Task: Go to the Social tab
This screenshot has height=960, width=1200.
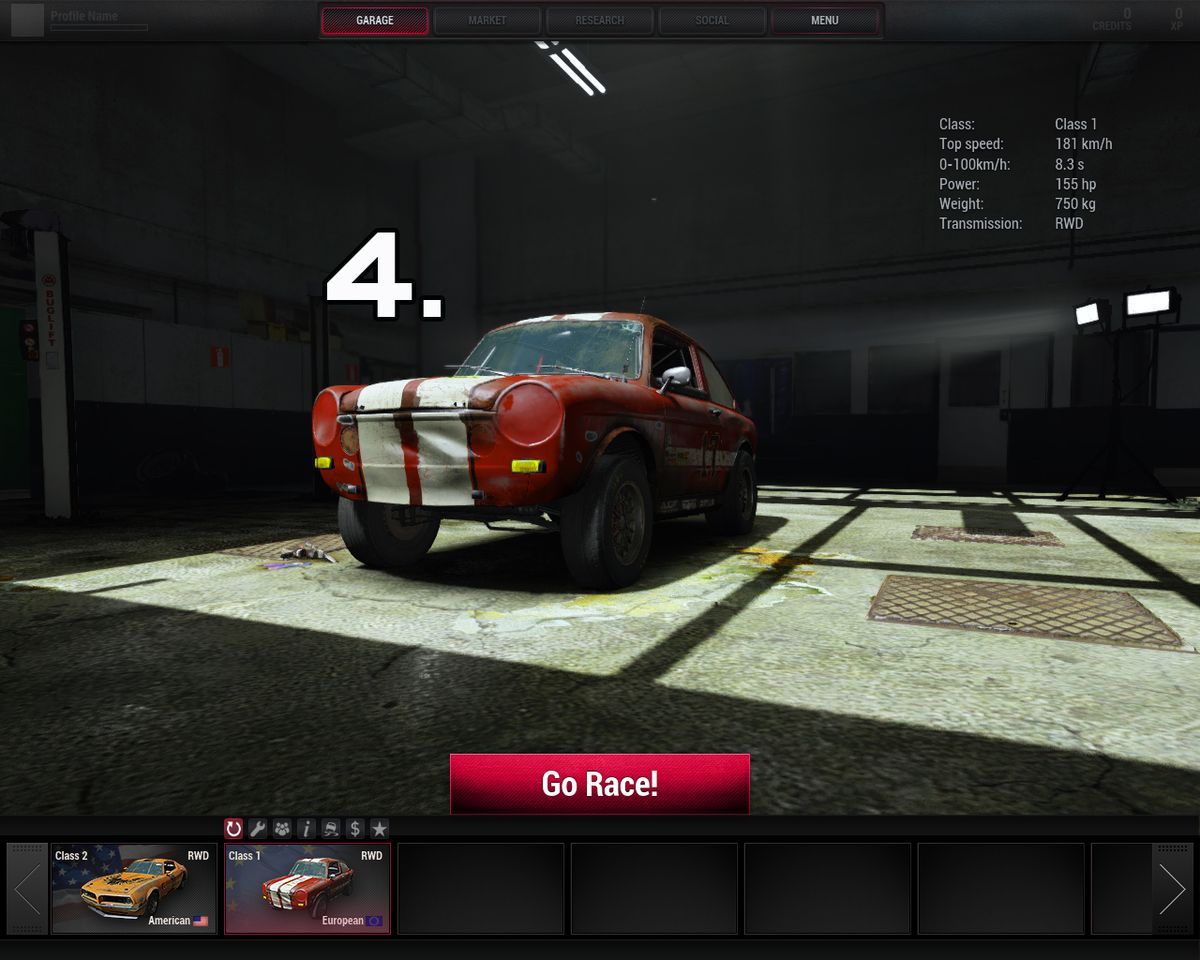Action: click(x=712, y=20)
